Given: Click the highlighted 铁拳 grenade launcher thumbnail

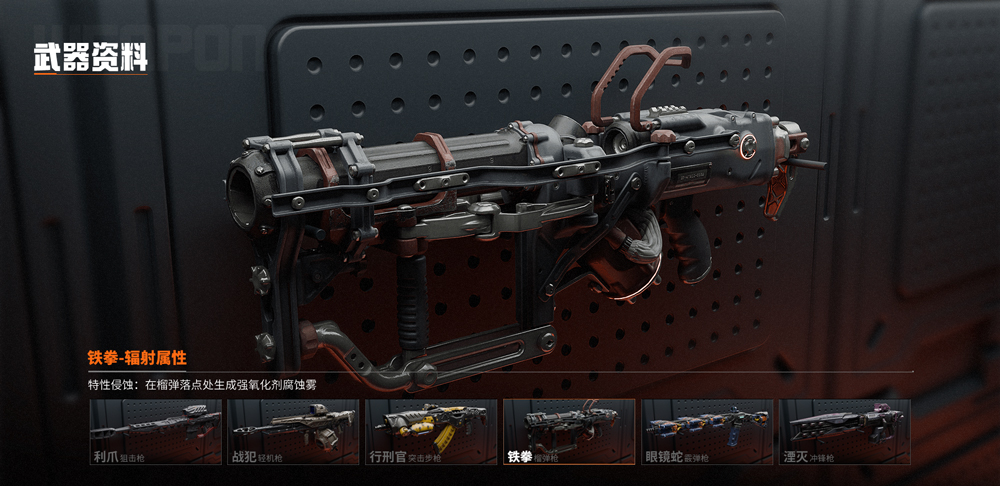Looking at the screenshot, I should 568,432.
